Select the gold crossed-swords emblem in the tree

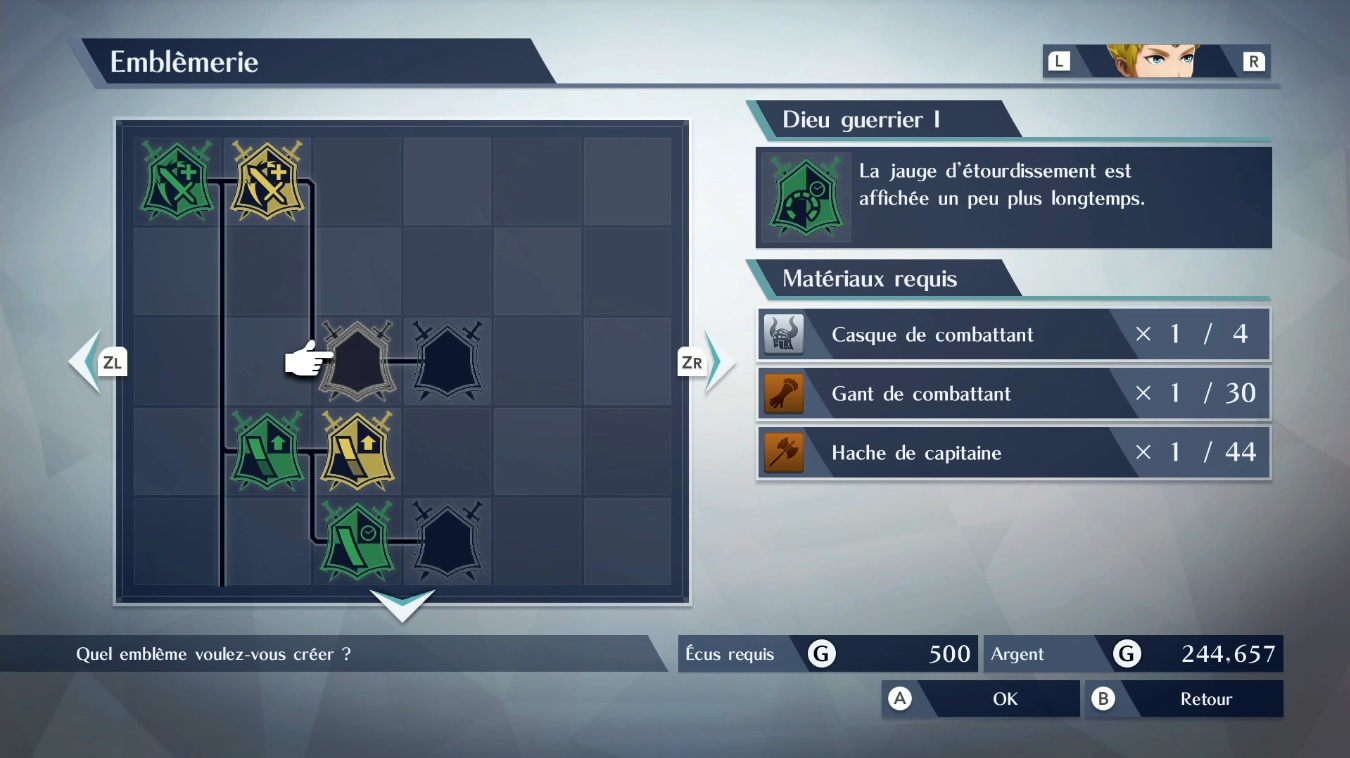(x=266, y=181)
